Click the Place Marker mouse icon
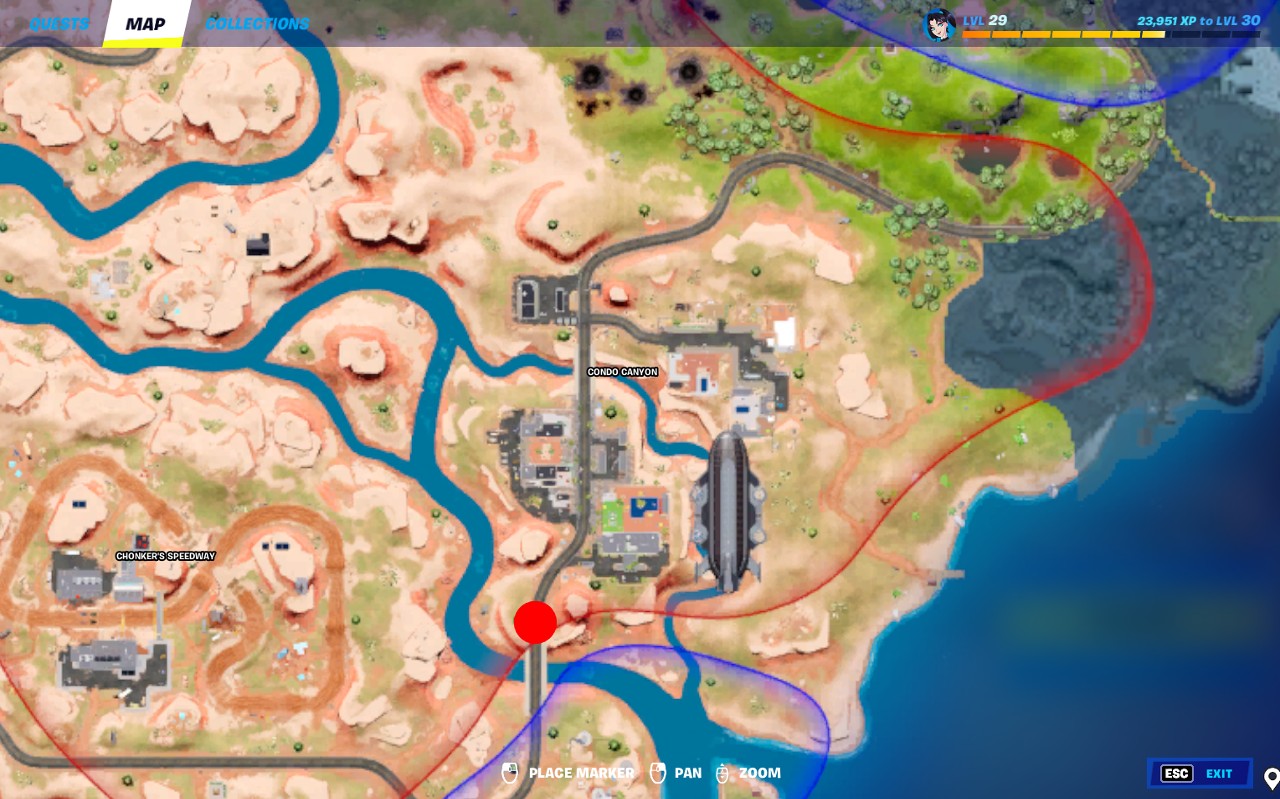This screenshot has height=799, width=1280. (x=511, y=773)
